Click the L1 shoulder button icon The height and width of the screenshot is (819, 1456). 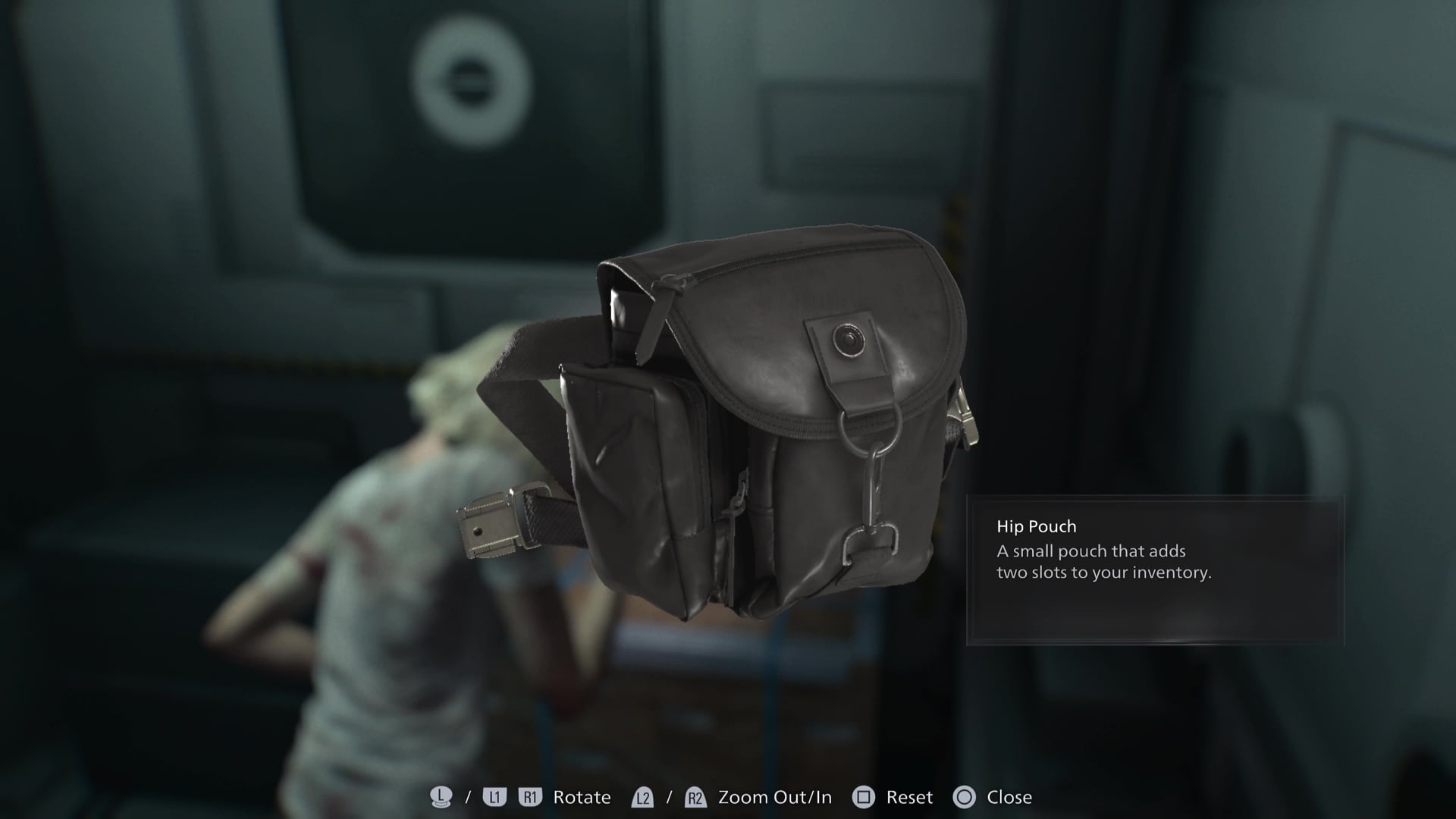(494, 797)
